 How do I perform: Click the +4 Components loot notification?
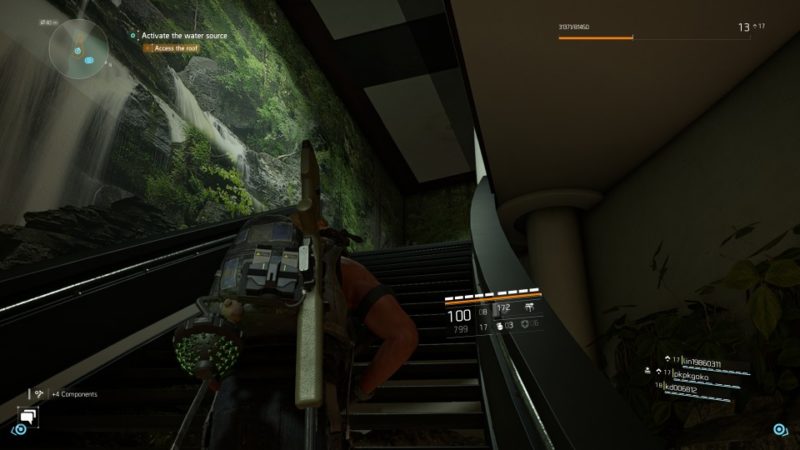click(x=73, y=394)
